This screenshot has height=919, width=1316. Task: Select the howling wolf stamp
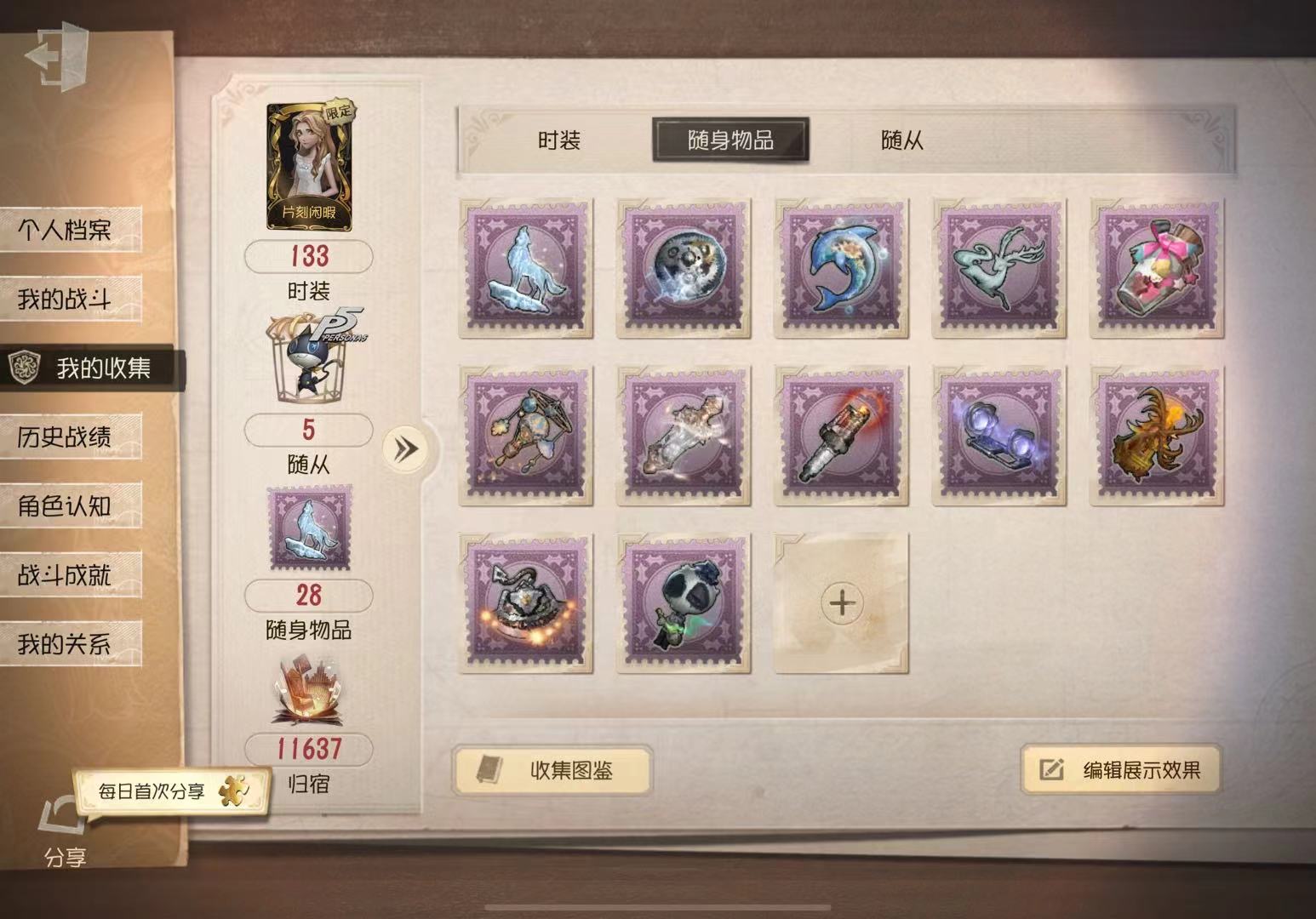(x=525, y=267)
